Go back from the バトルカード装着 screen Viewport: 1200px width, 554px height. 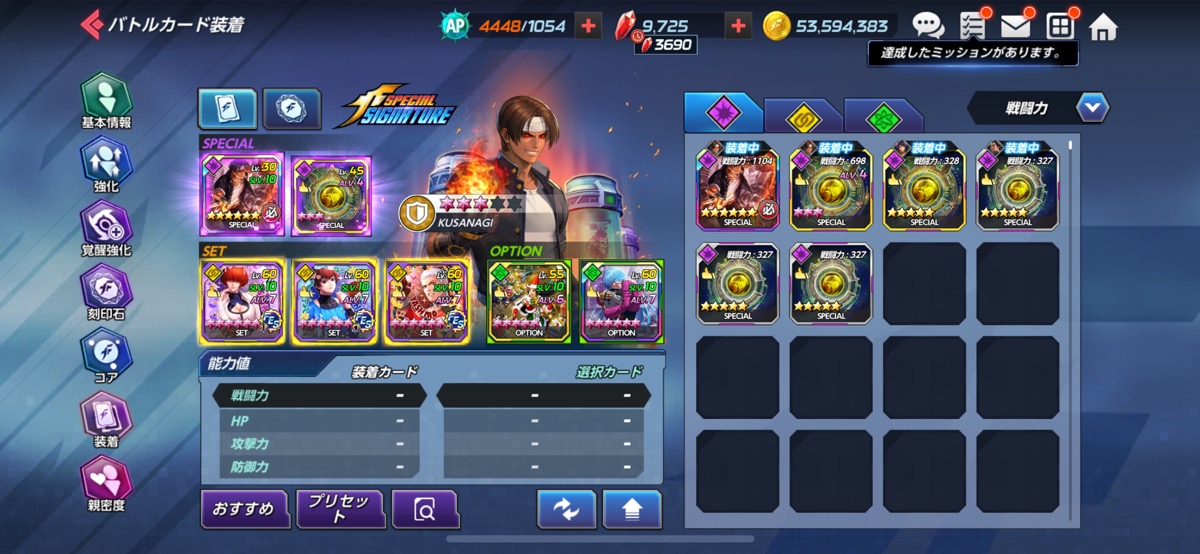(x=92, y=25)
